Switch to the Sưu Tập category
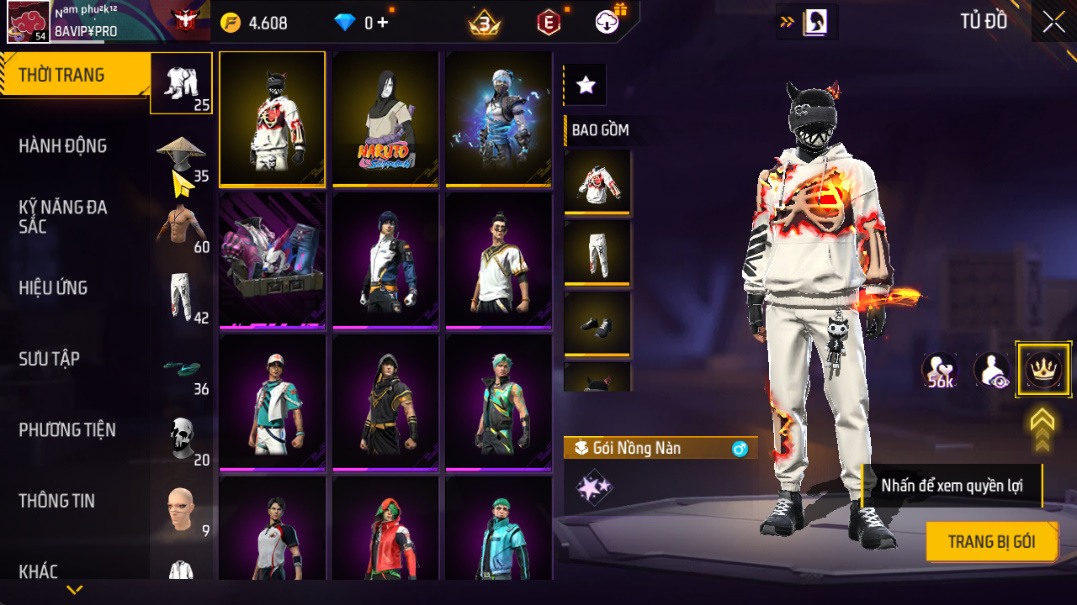1077x605 pixels. pyautogui.click(x=49, y=359)
